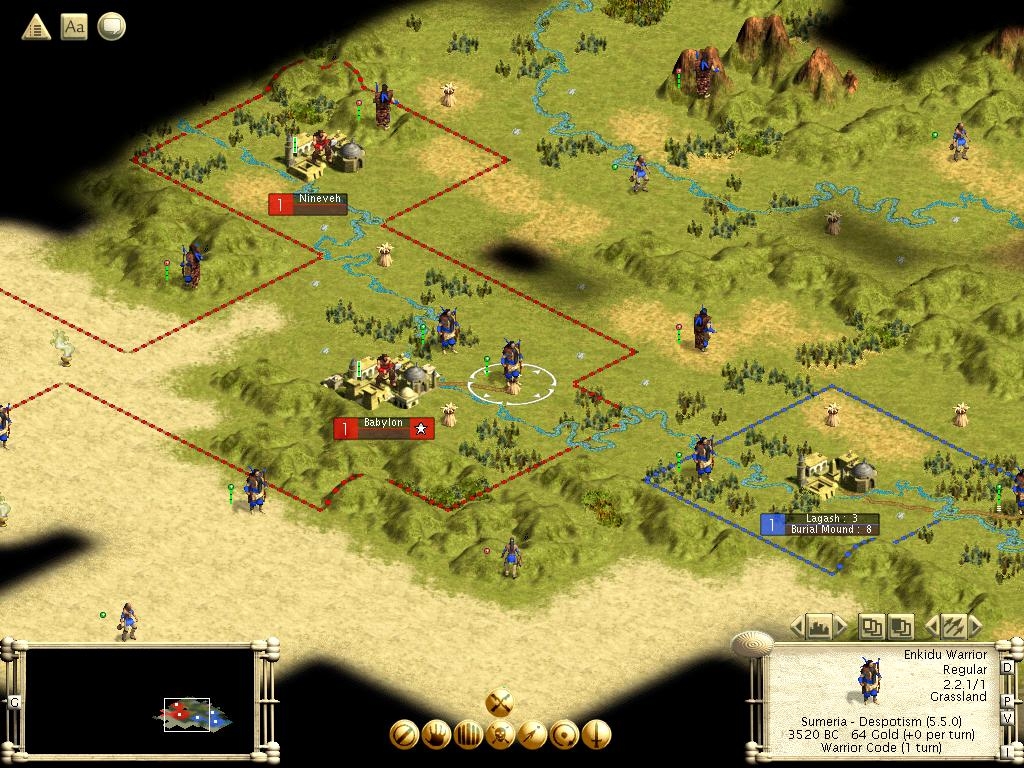
Task: Click the V button on info panel
Action: point(1007,718)
